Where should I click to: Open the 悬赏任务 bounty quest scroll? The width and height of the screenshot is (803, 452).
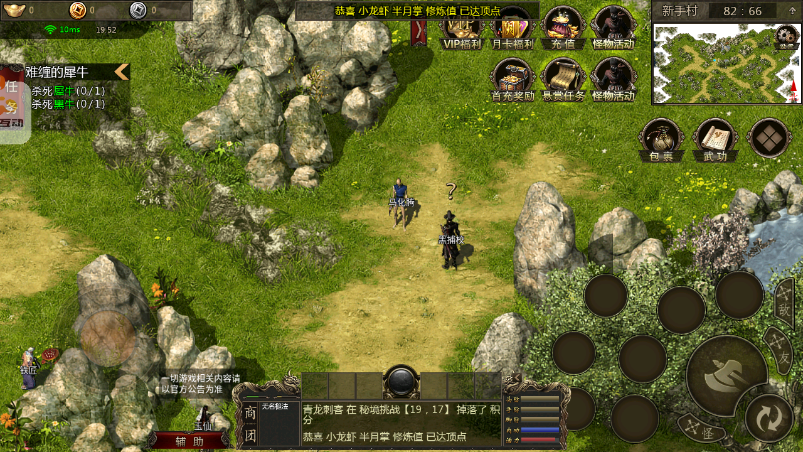point(562,79)
